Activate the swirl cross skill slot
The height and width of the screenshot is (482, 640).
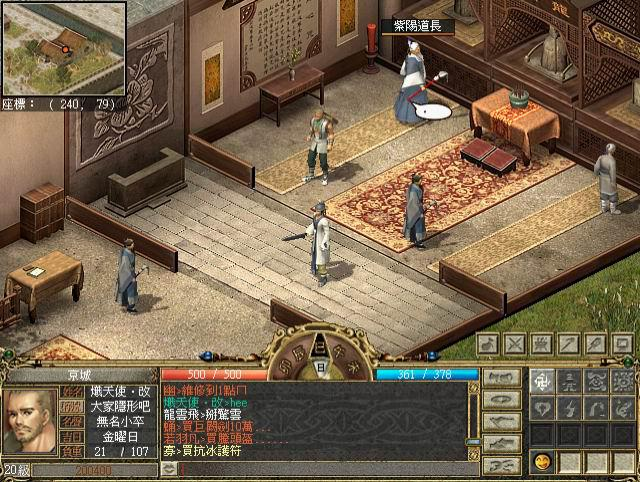[x=542, y=380]
